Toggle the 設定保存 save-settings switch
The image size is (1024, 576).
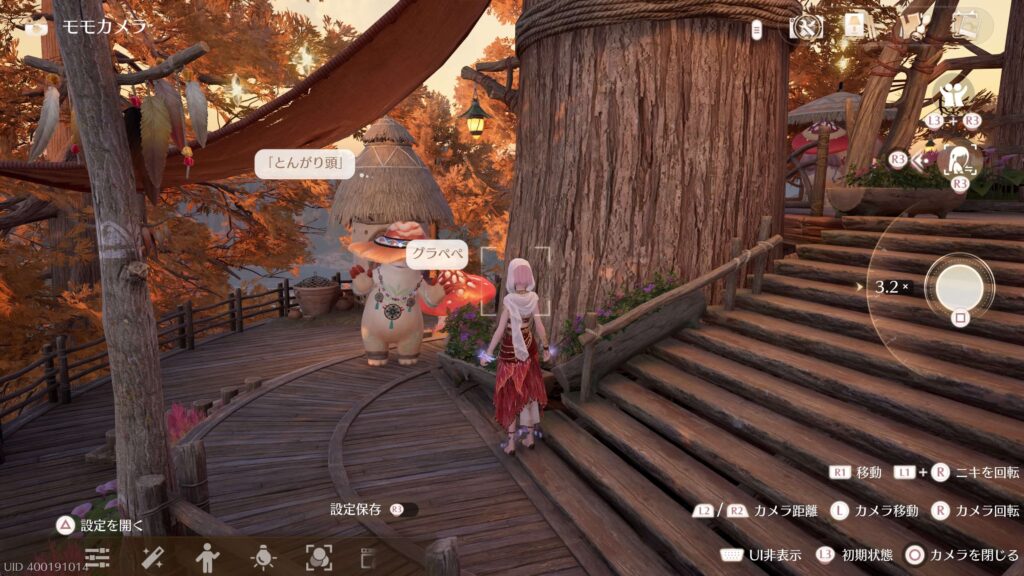click(x=405, y=509)
